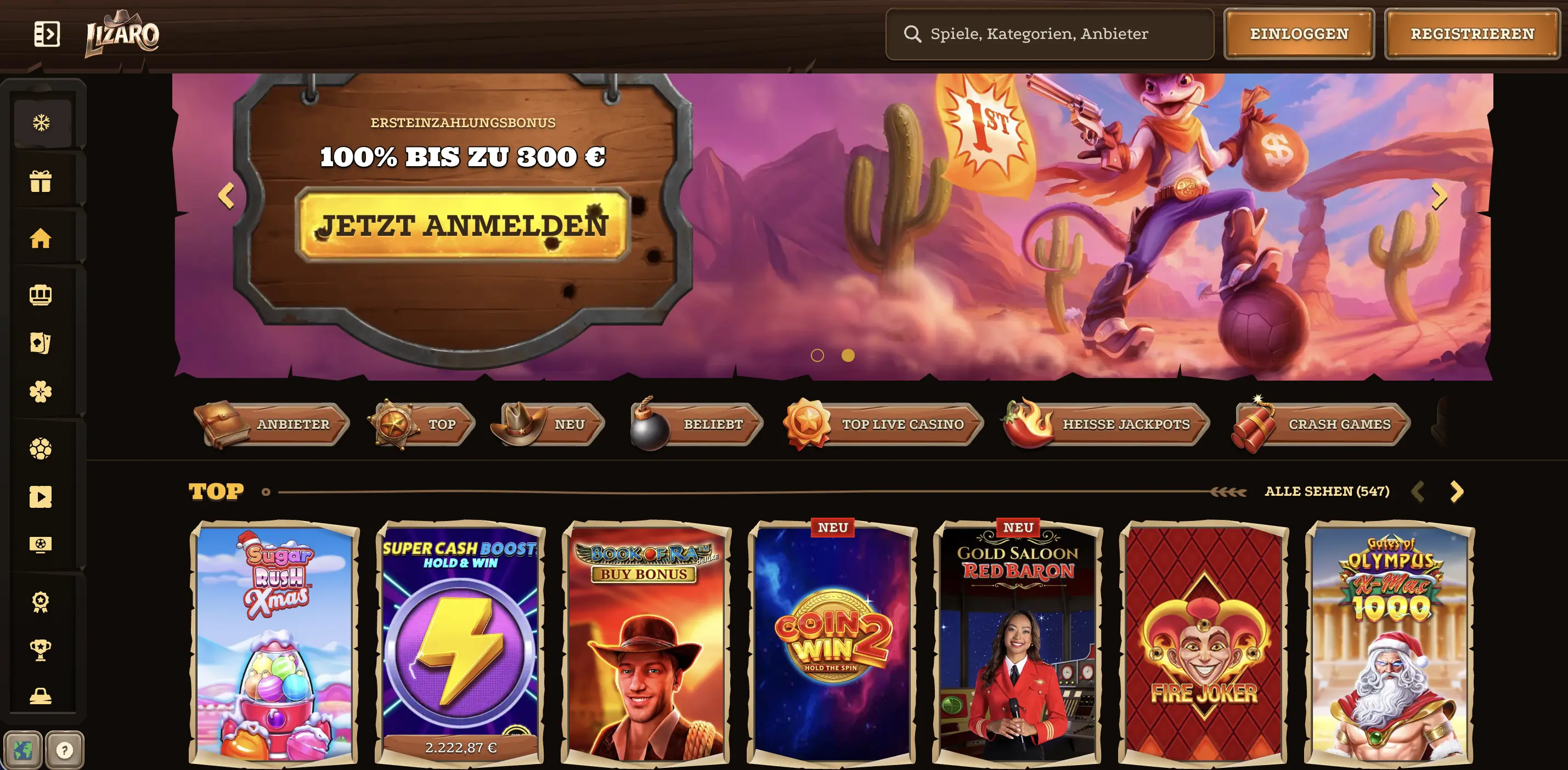This screenshot has height=770, width=1568.
Task: Go to the Lizaro logo homepage
Action: point(122,34)
